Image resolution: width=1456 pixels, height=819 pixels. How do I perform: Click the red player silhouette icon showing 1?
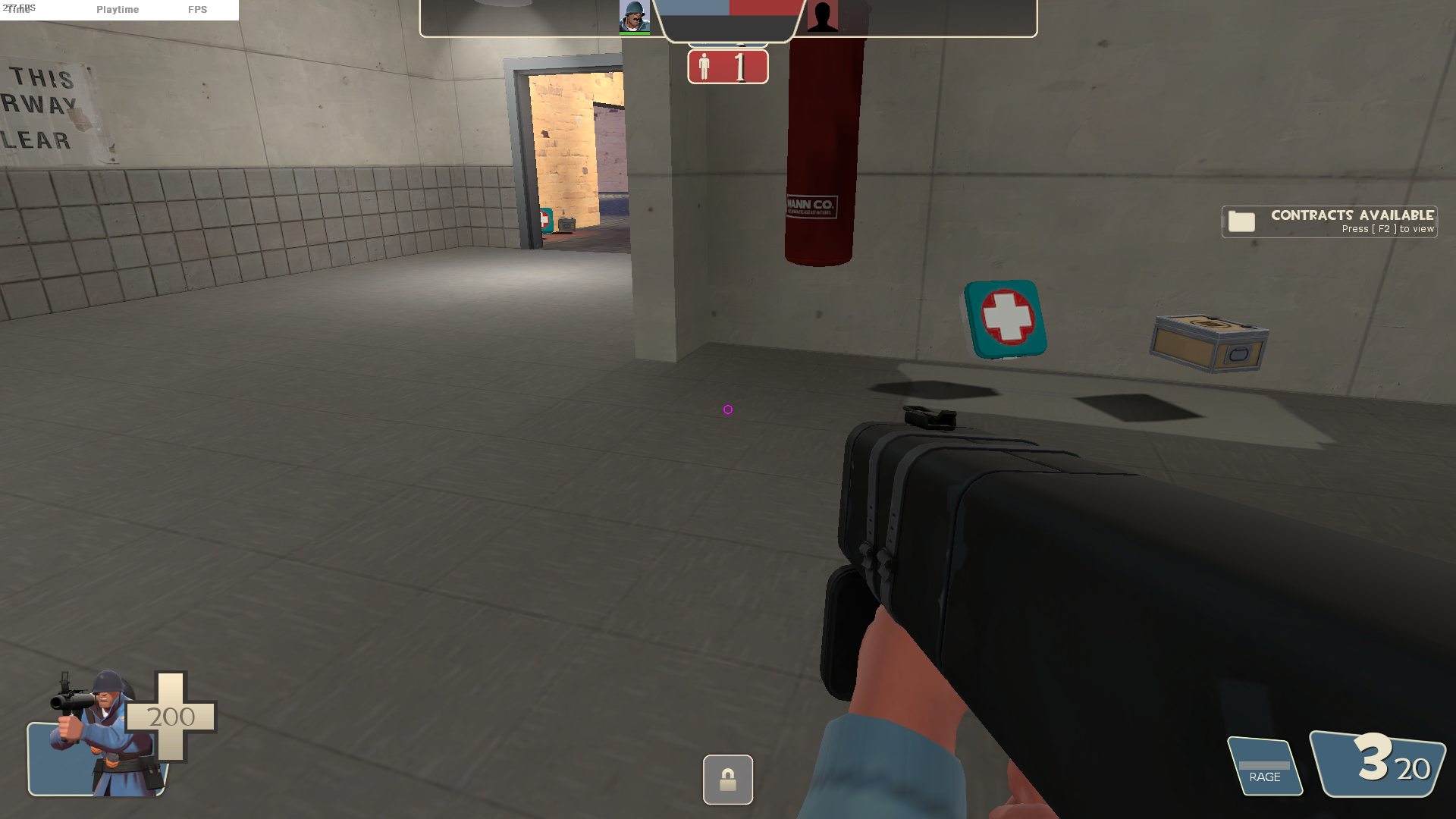coord(726,67)
